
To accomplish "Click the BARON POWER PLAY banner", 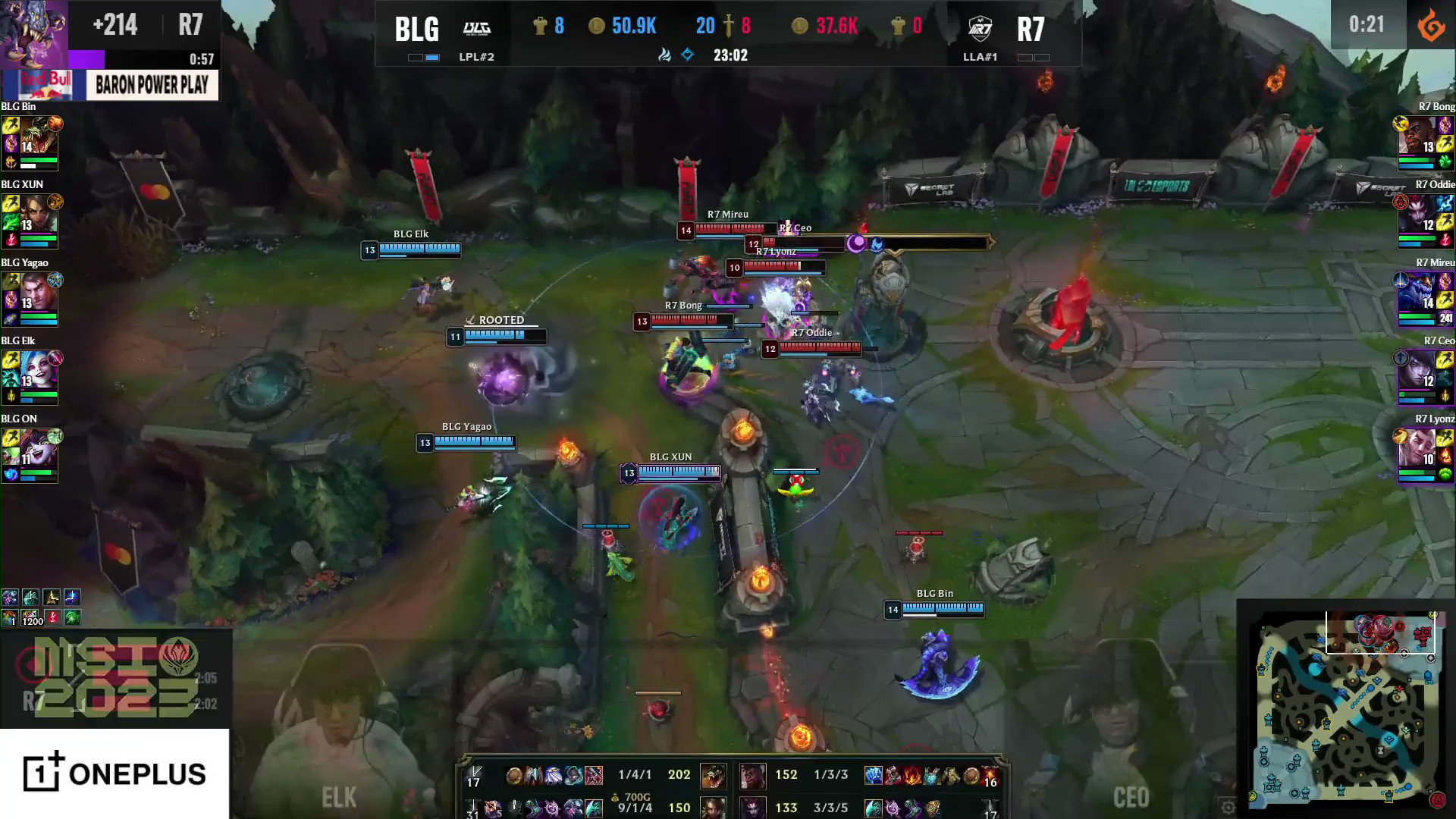I will pos(151,85).
